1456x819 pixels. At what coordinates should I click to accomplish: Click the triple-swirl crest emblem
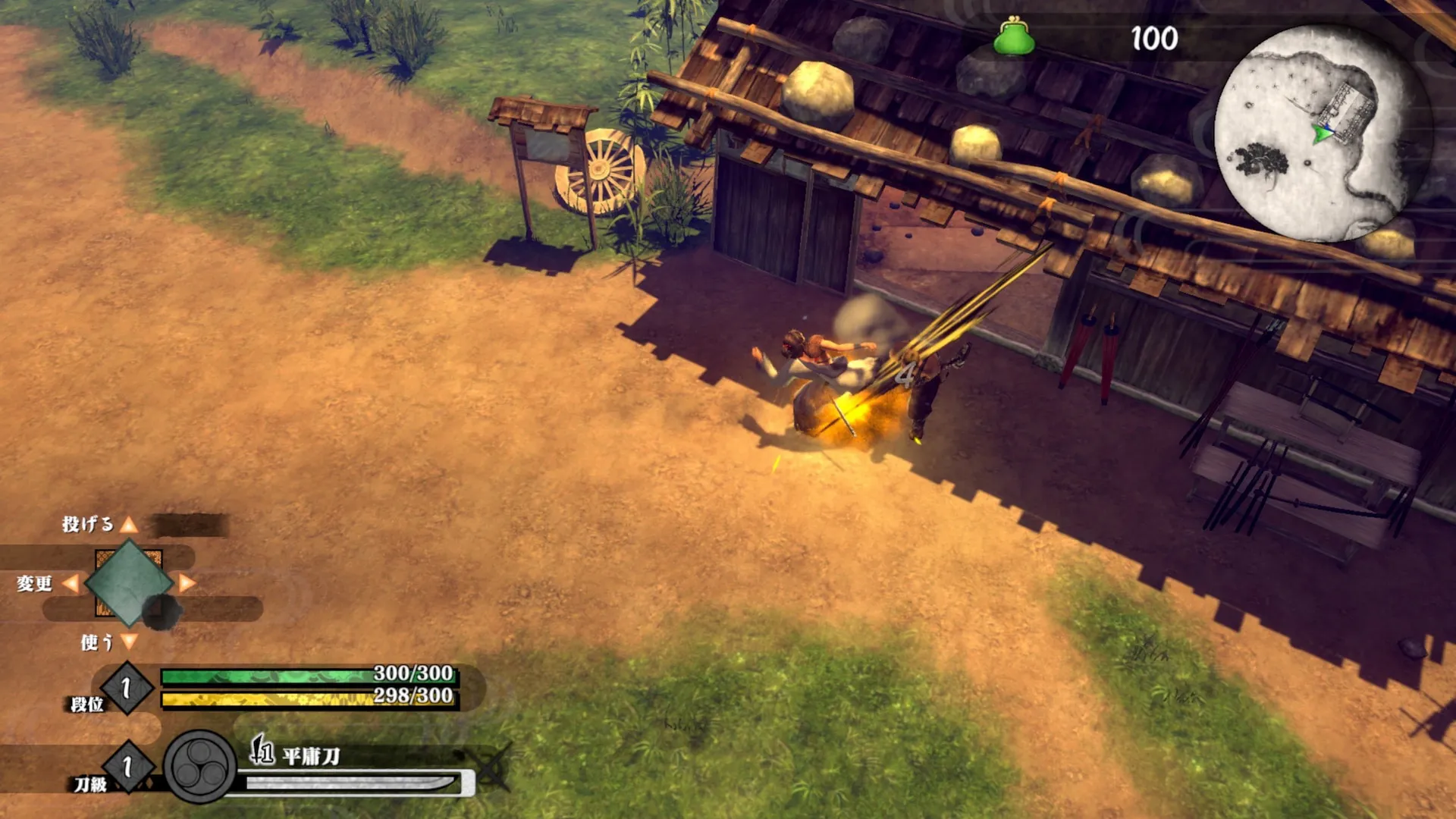[200, 767]
